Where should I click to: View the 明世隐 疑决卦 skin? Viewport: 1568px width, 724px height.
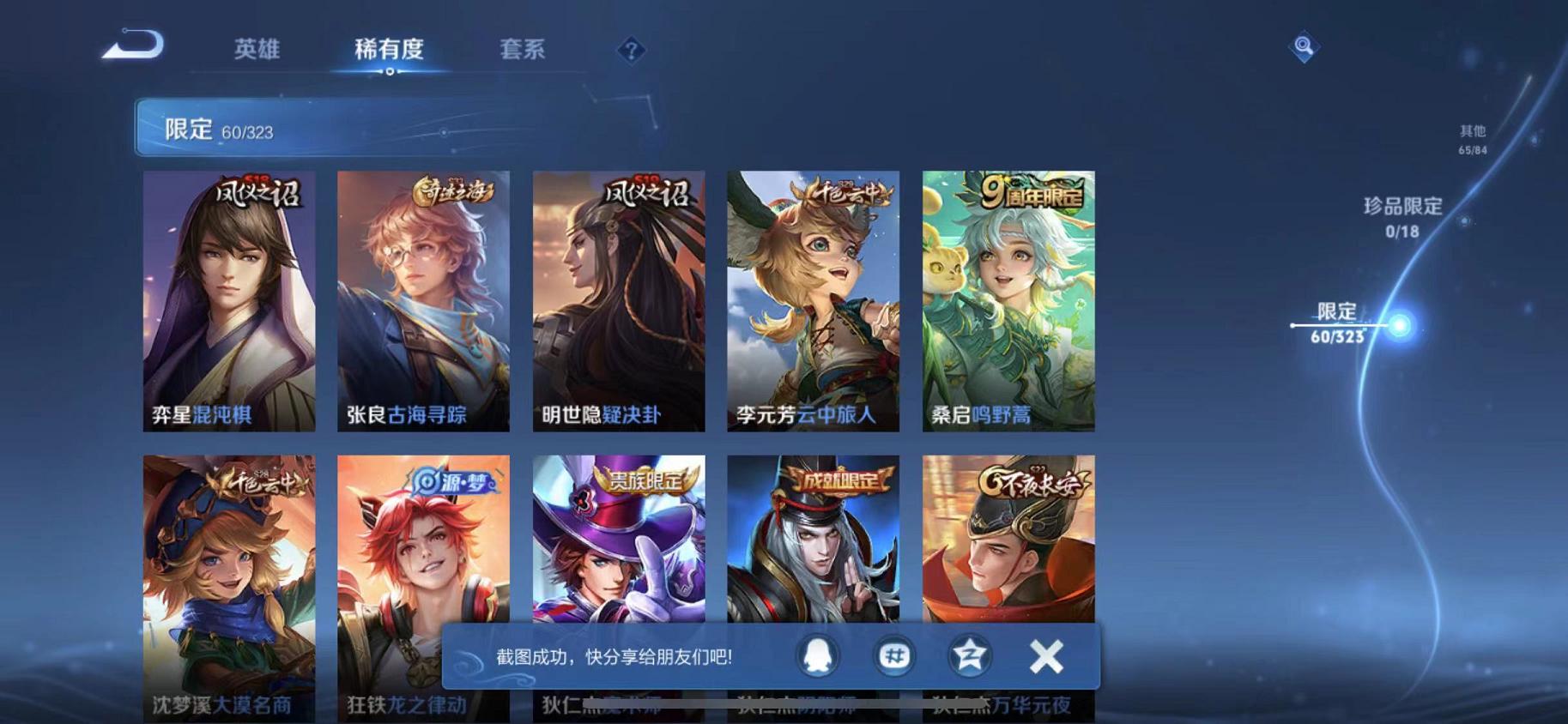click(619, 300)
